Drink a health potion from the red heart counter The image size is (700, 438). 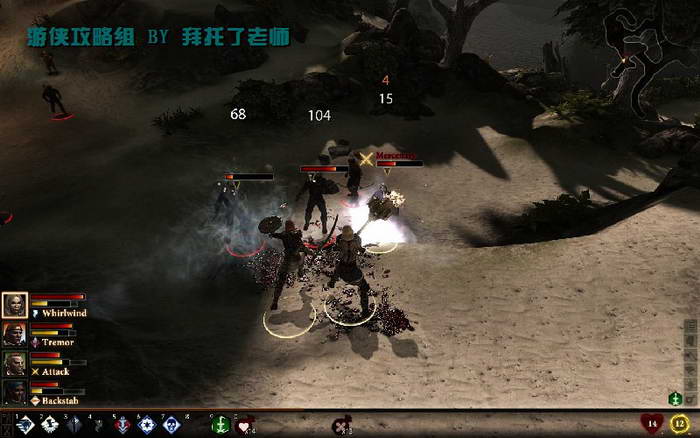pyautogui.click(x=651, y=424)
